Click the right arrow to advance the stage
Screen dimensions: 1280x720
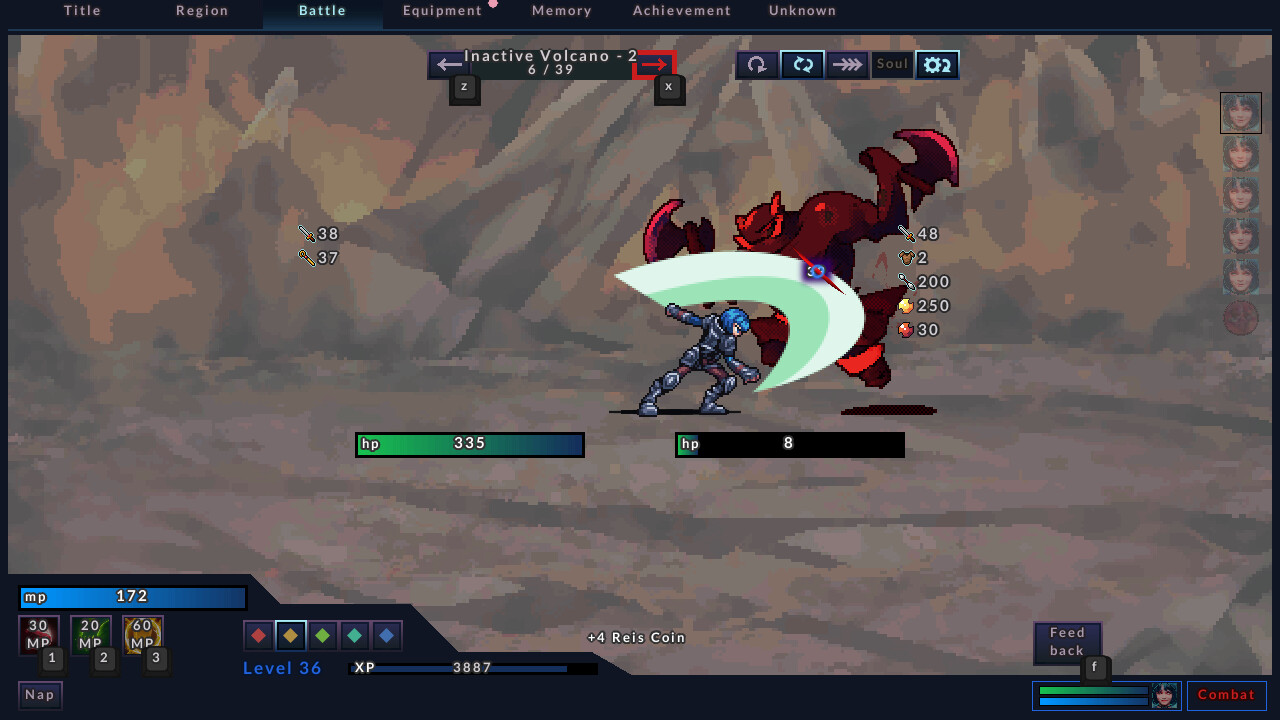click(656, 64)
